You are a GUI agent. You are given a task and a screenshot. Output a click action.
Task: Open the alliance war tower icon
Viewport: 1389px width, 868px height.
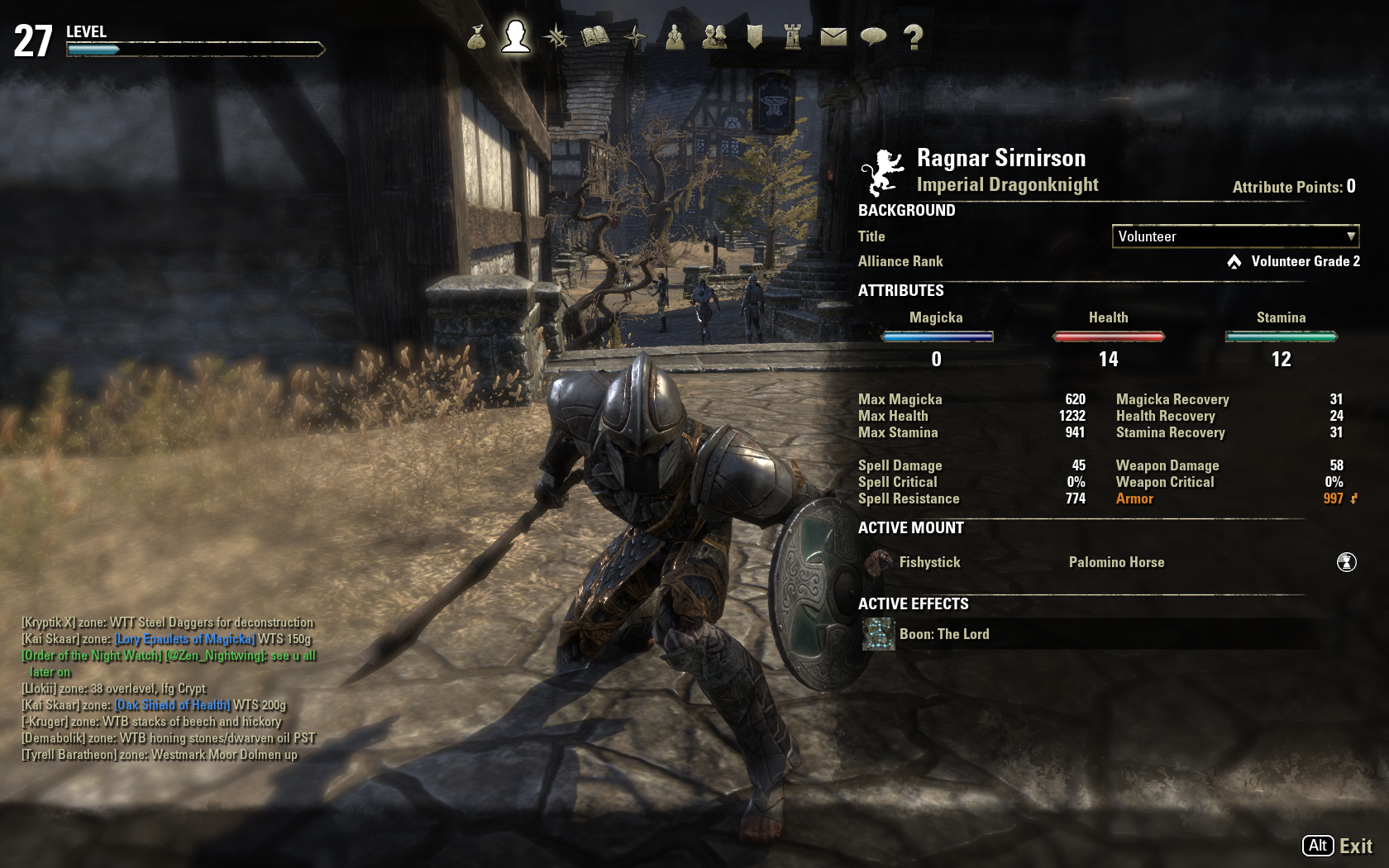(x=793, y=37)
